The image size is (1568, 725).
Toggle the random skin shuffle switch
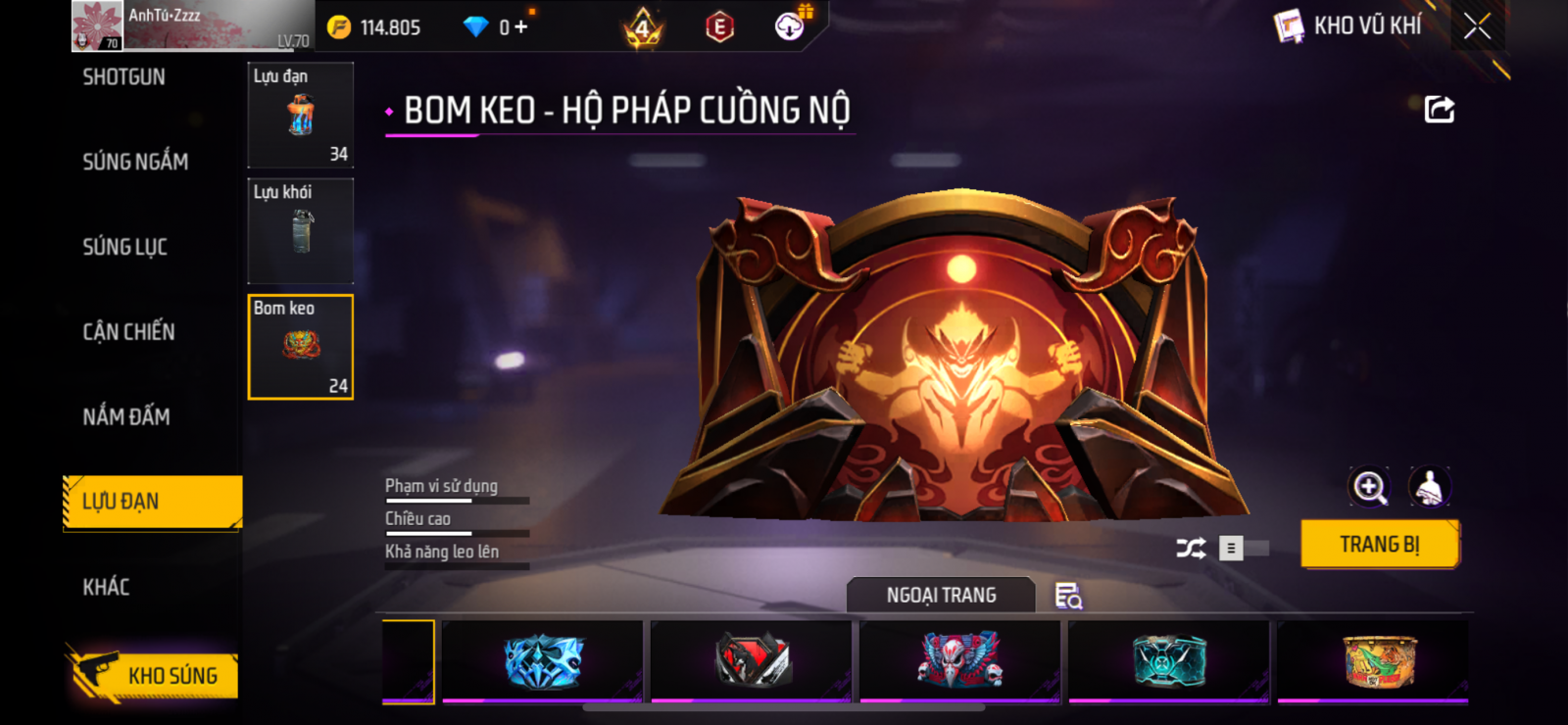(x=1243, y=549)
